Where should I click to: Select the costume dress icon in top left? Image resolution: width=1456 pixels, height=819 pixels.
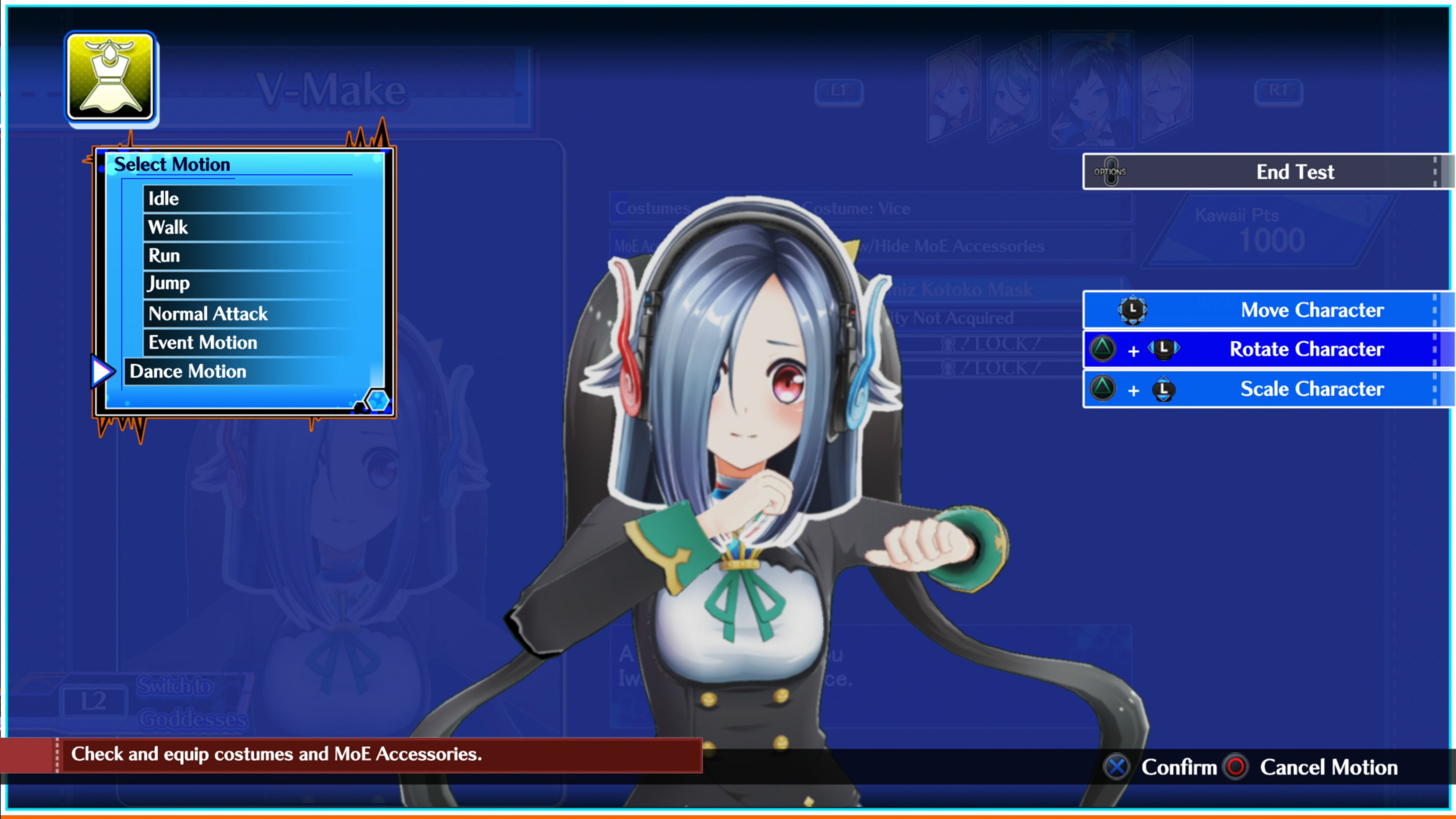click(x=111, y=78)
